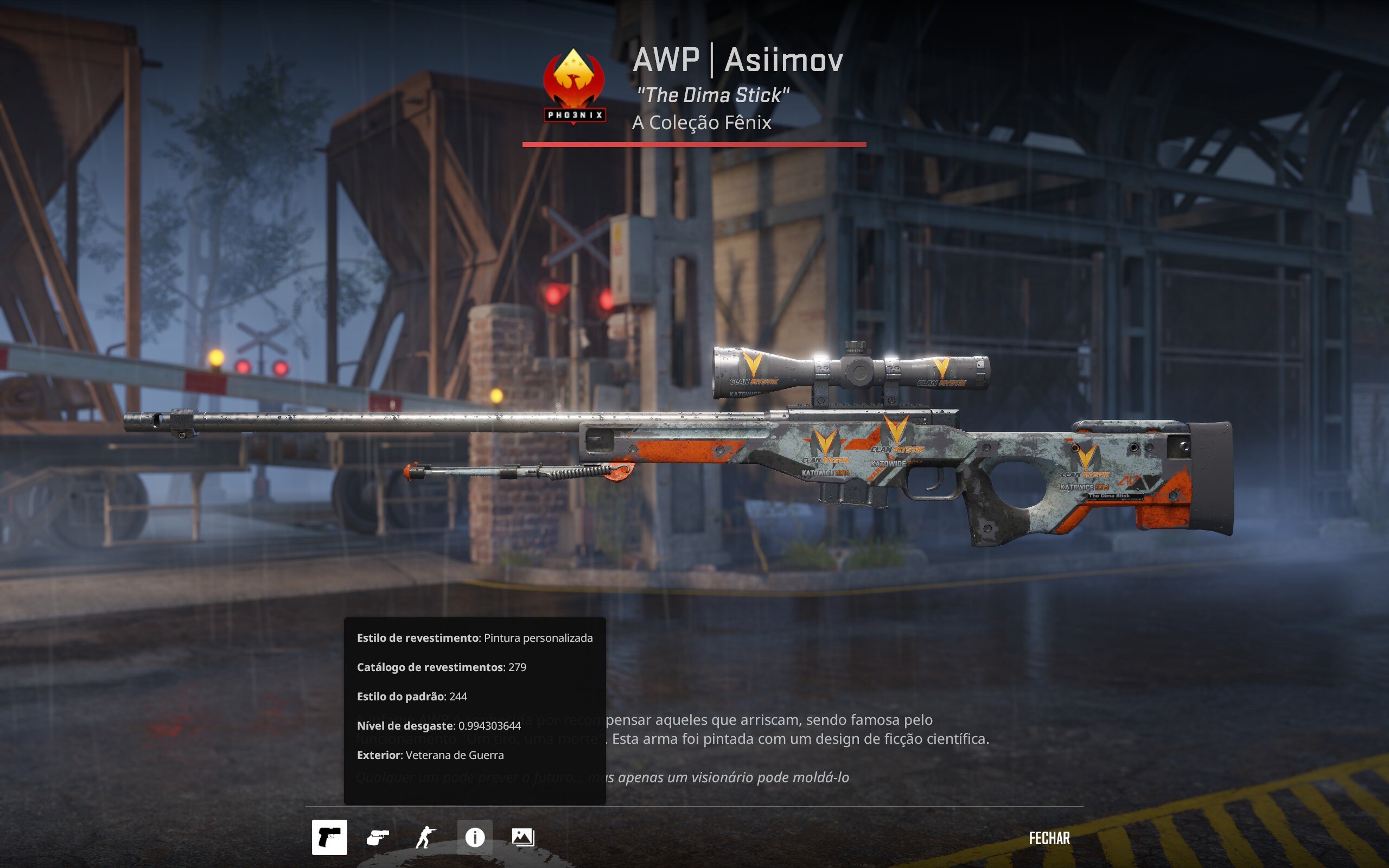Toggle the scenic background display
This screenshot has width=1389, height=868.
point(523,838)
